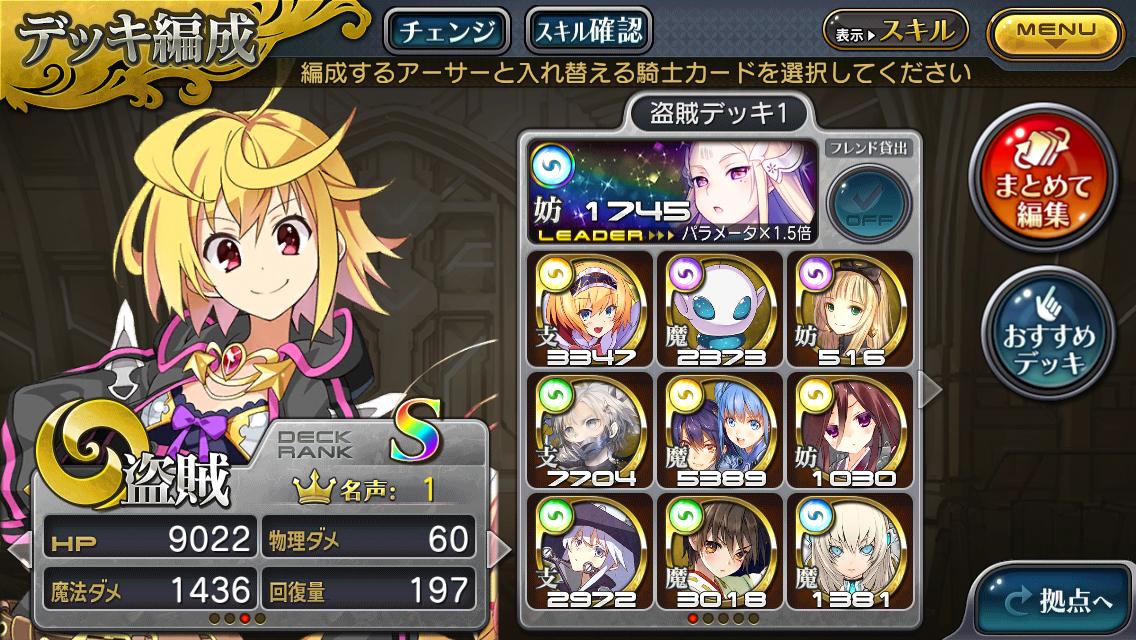Open the MENU button

click(x=1055, y=31)
